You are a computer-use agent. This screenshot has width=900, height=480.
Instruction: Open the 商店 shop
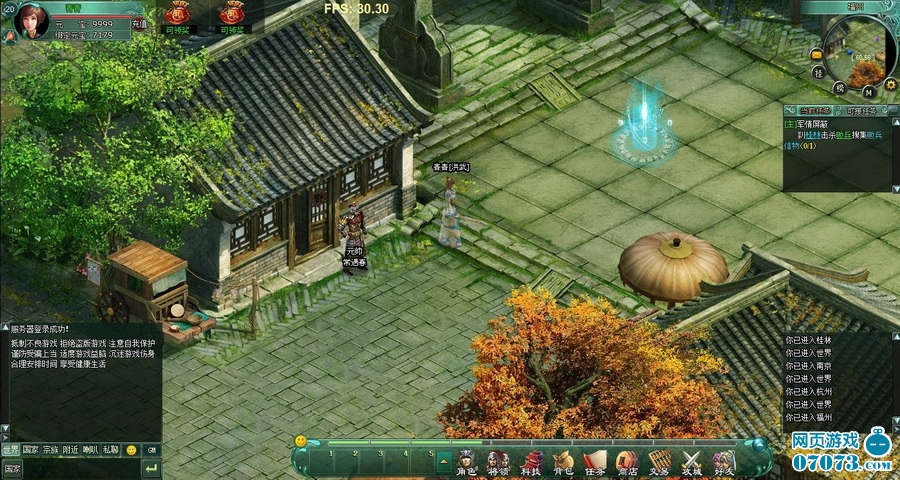626,461
